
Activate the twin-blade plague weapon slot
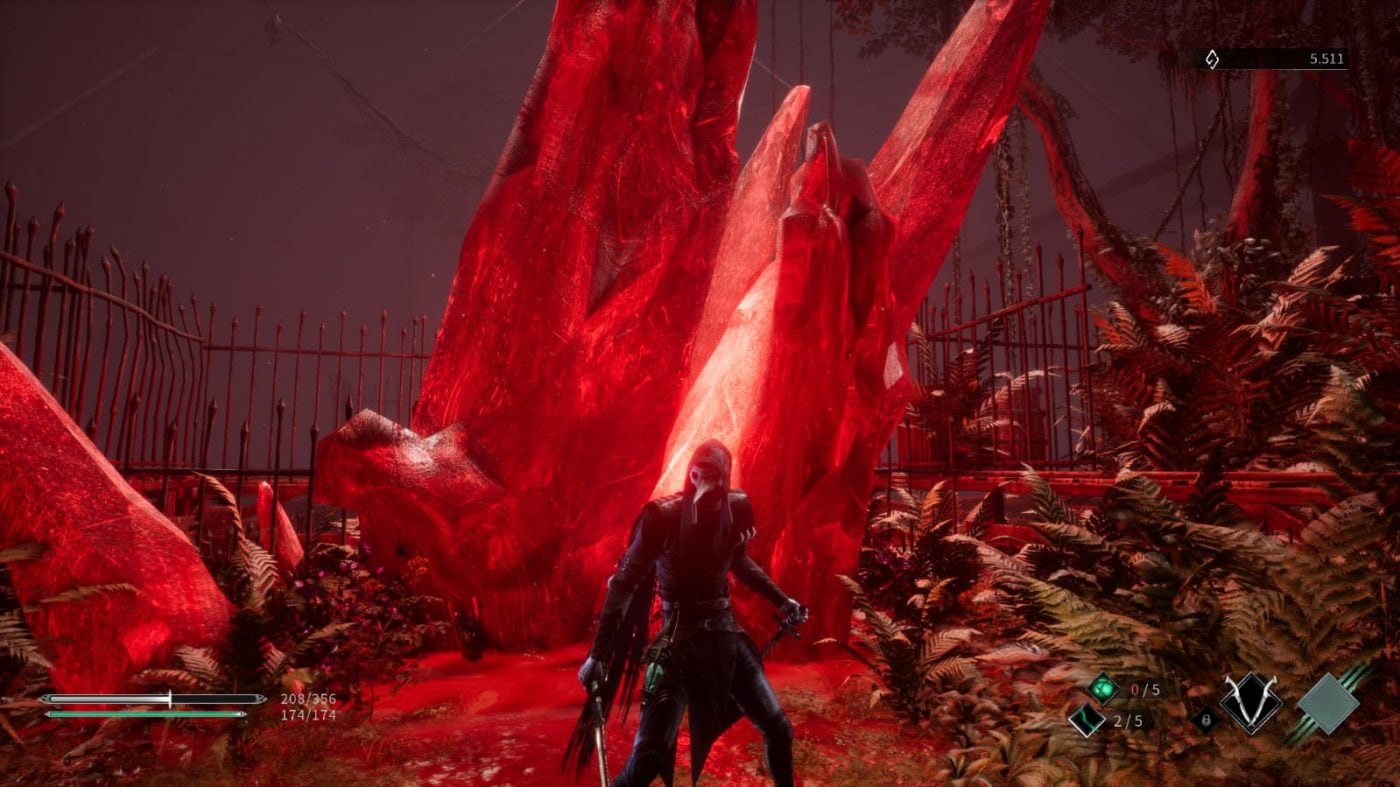1250,703
